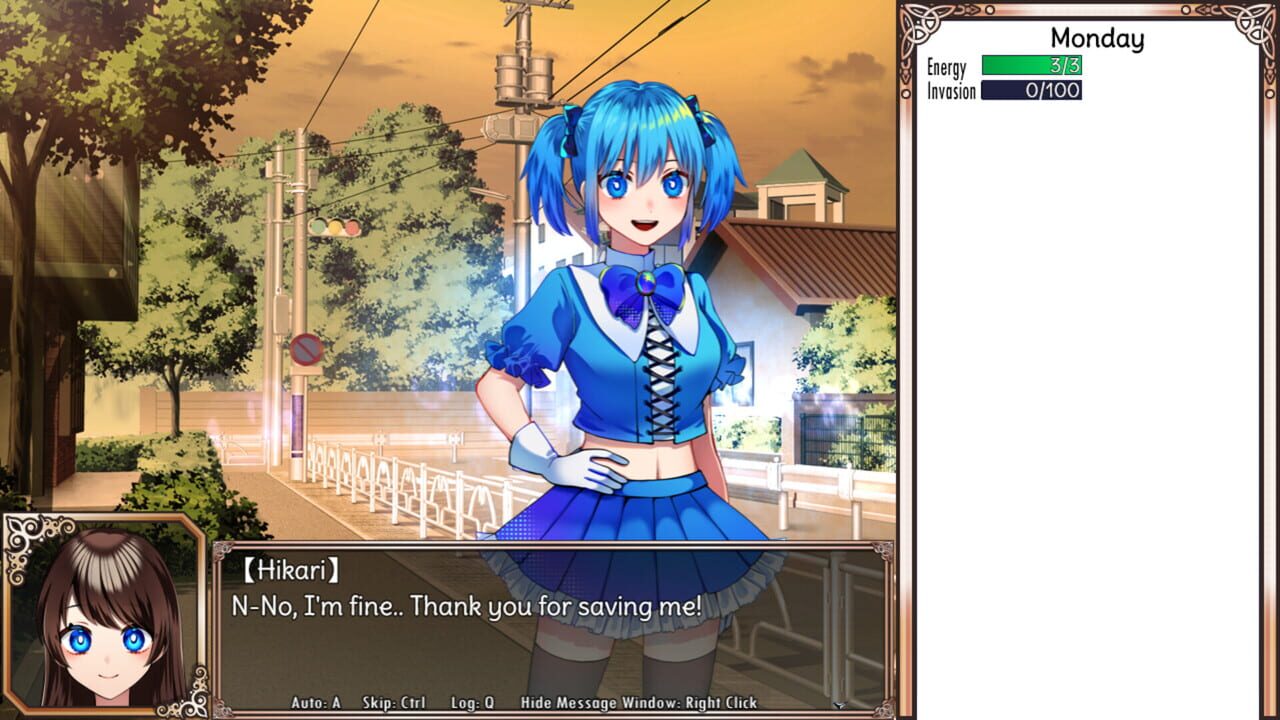Viewport: 1280px width, 720px height.
Task: Click the Energy progress bar showing 3/3
Action: click(1032, 68)
